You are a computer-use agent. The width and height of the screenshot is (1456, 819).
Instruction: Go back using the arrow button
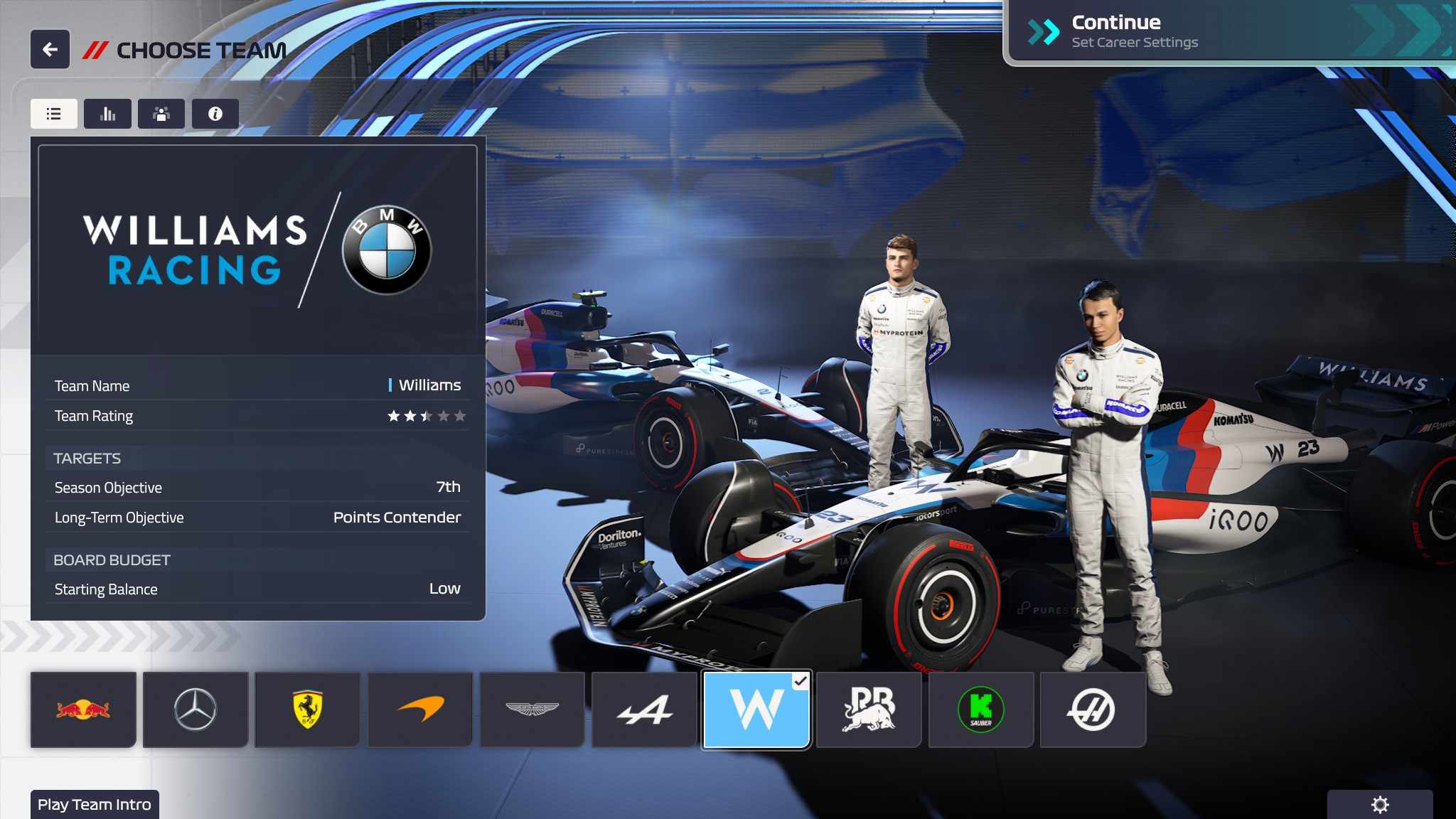click(50, 49)
